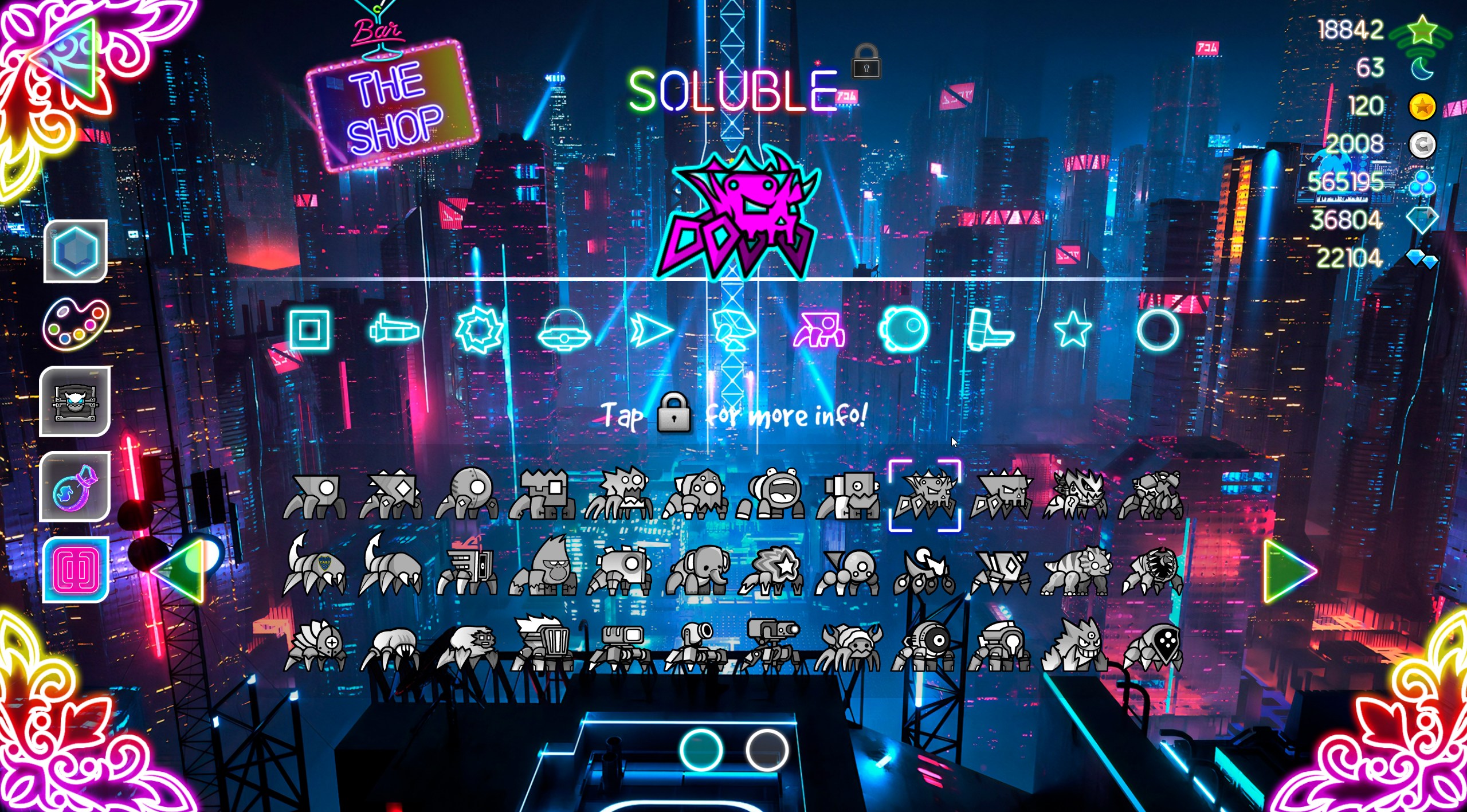Choose the robot icon tab
1467x812 pixels.
(x=735, y=330)
